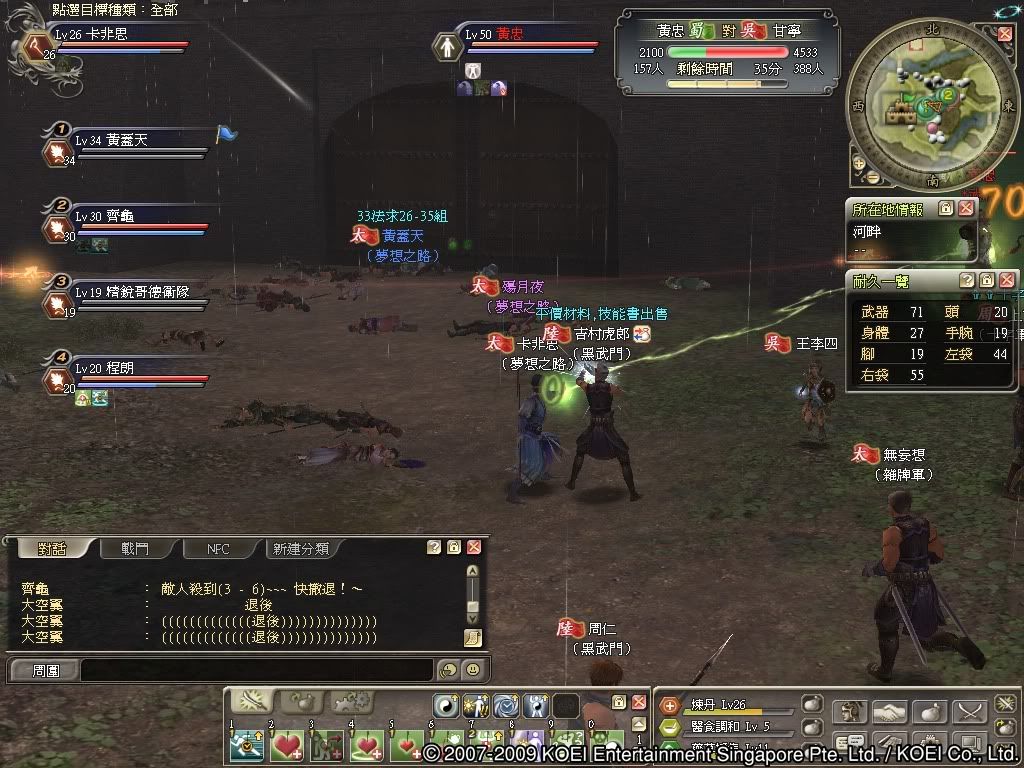The image size is (1024, 768).
Task: Select the 新建分類 chat tab
Action: pyautogui.click(x=302, y=549)
